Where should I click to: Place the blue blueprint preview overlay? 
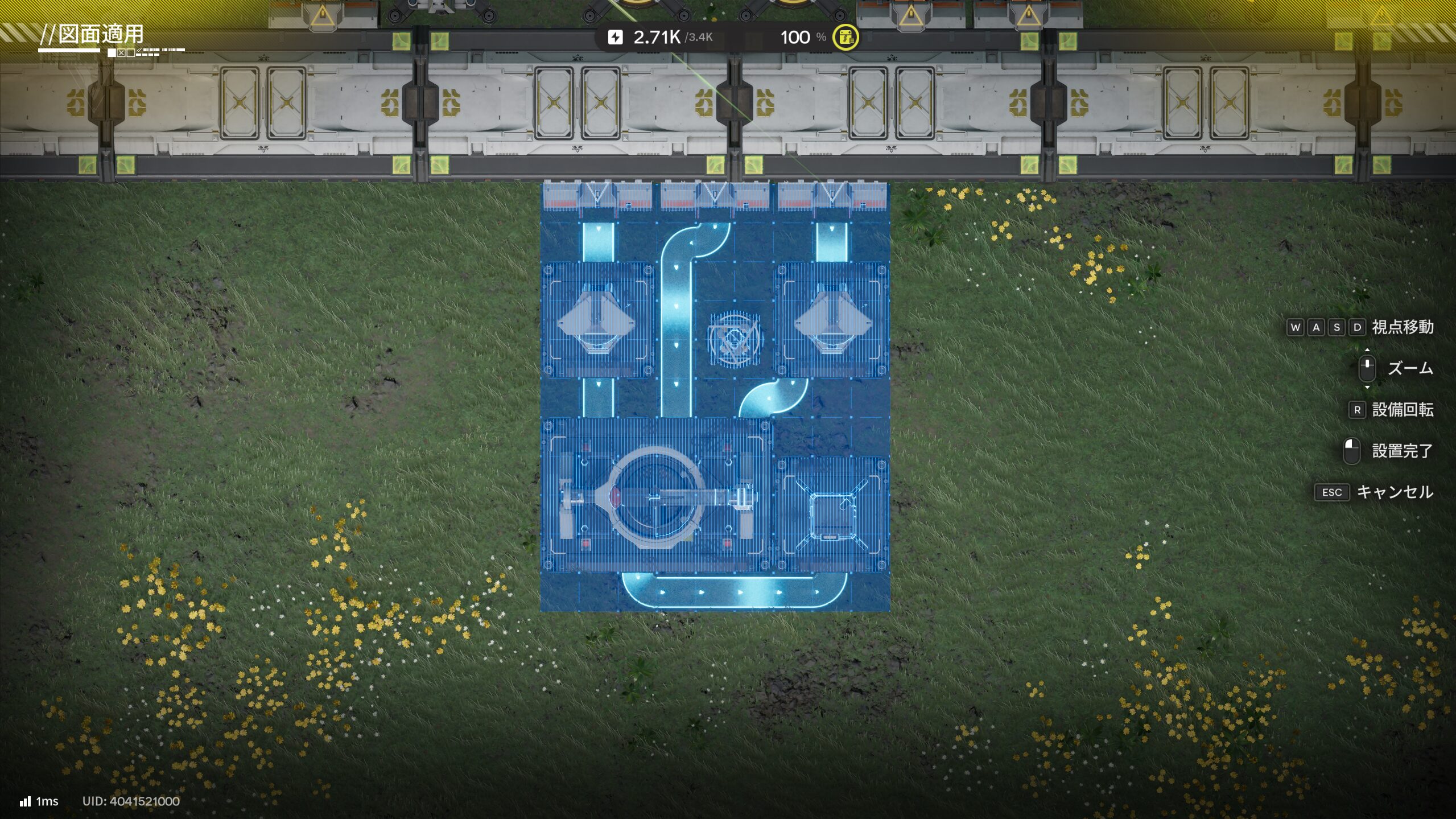coord(715,397)
